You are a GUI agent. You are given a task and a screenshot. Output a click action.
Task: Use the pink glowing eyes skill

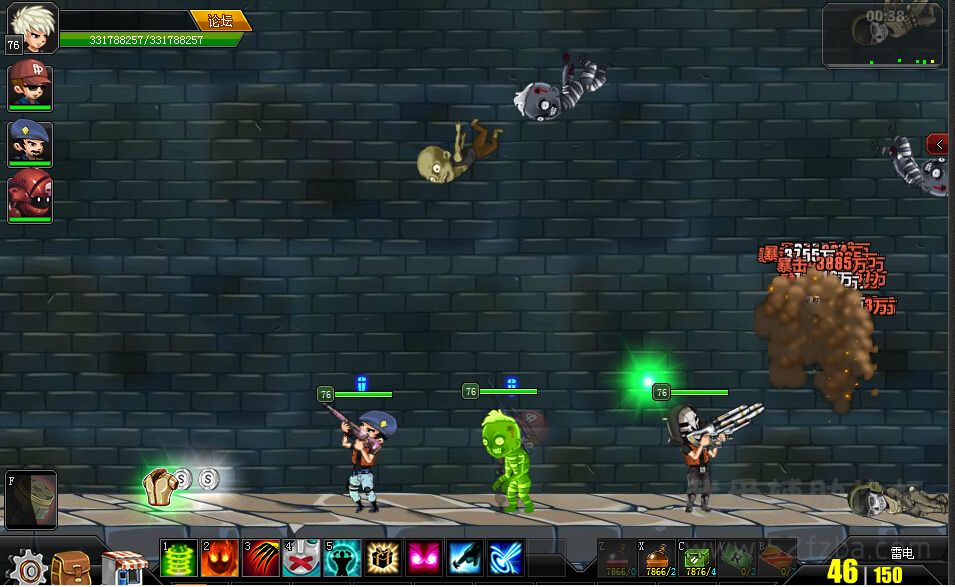(425, 559)
